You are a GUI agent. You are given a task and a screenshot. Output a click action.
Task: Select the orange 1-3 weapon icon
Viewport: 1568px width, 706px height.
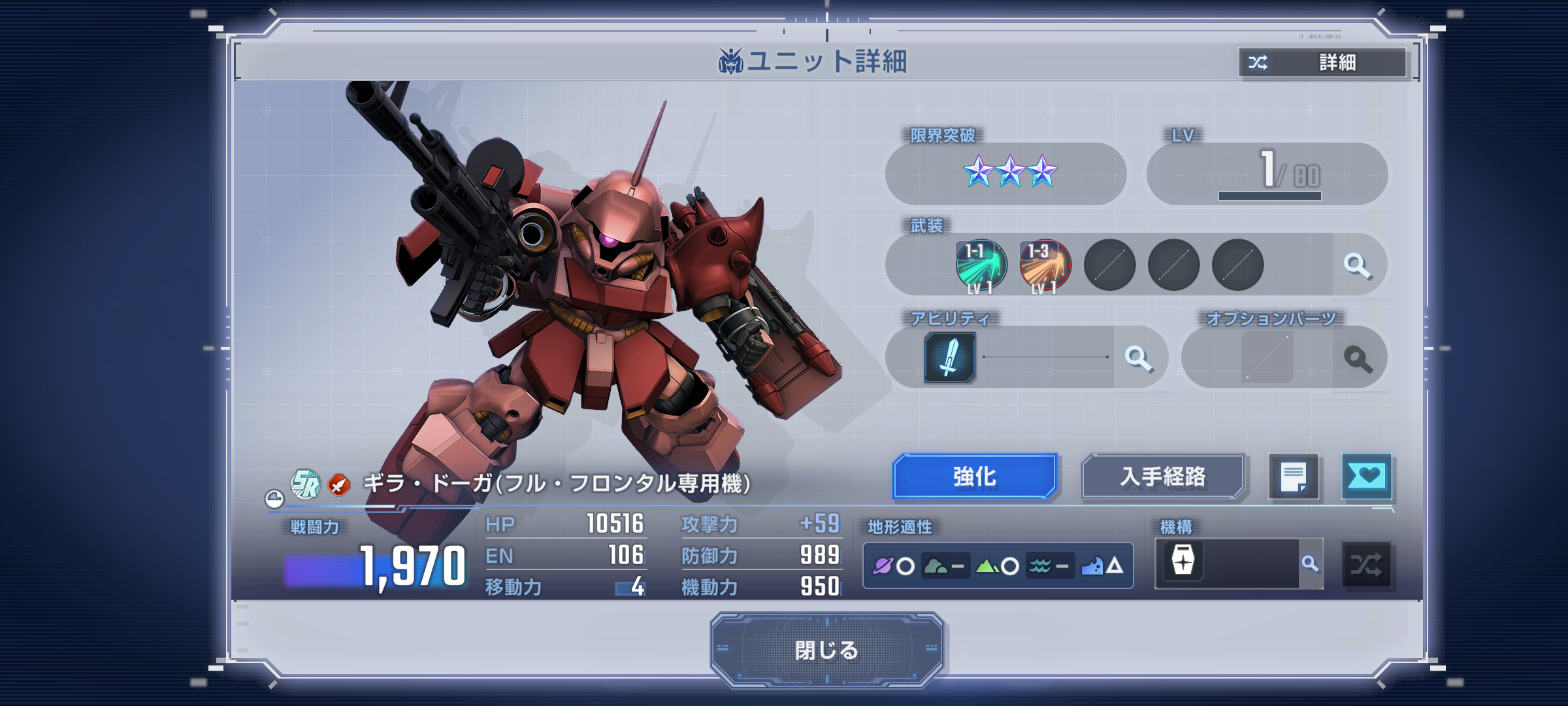[1045, 266]
